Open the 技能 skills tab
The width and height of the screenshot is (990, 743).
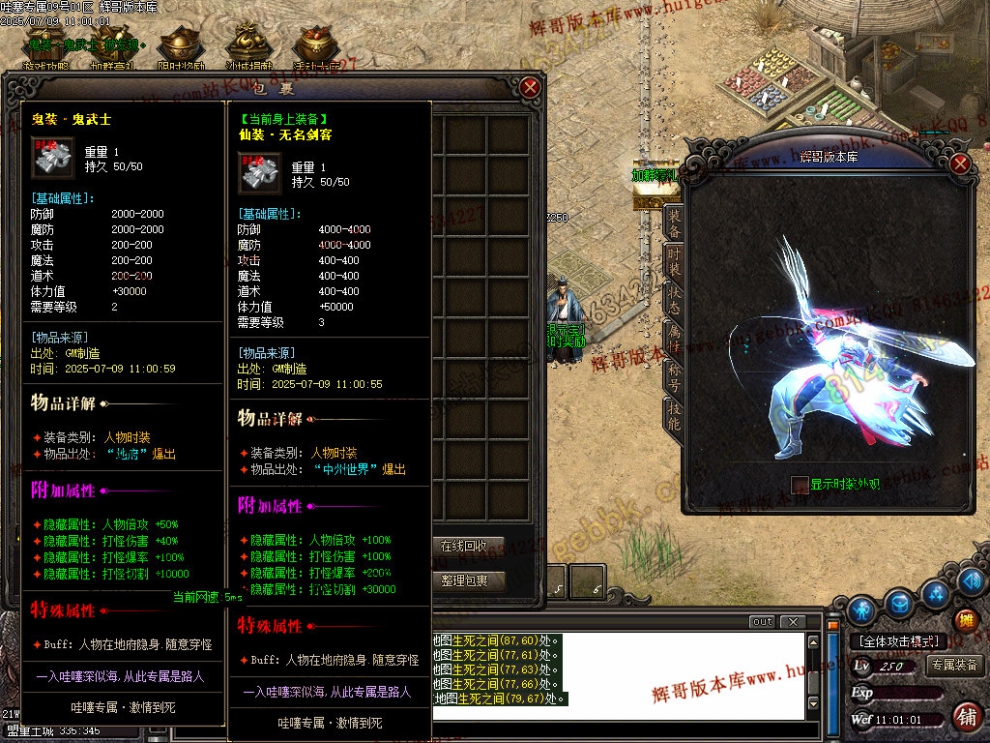tap(674, 415)
